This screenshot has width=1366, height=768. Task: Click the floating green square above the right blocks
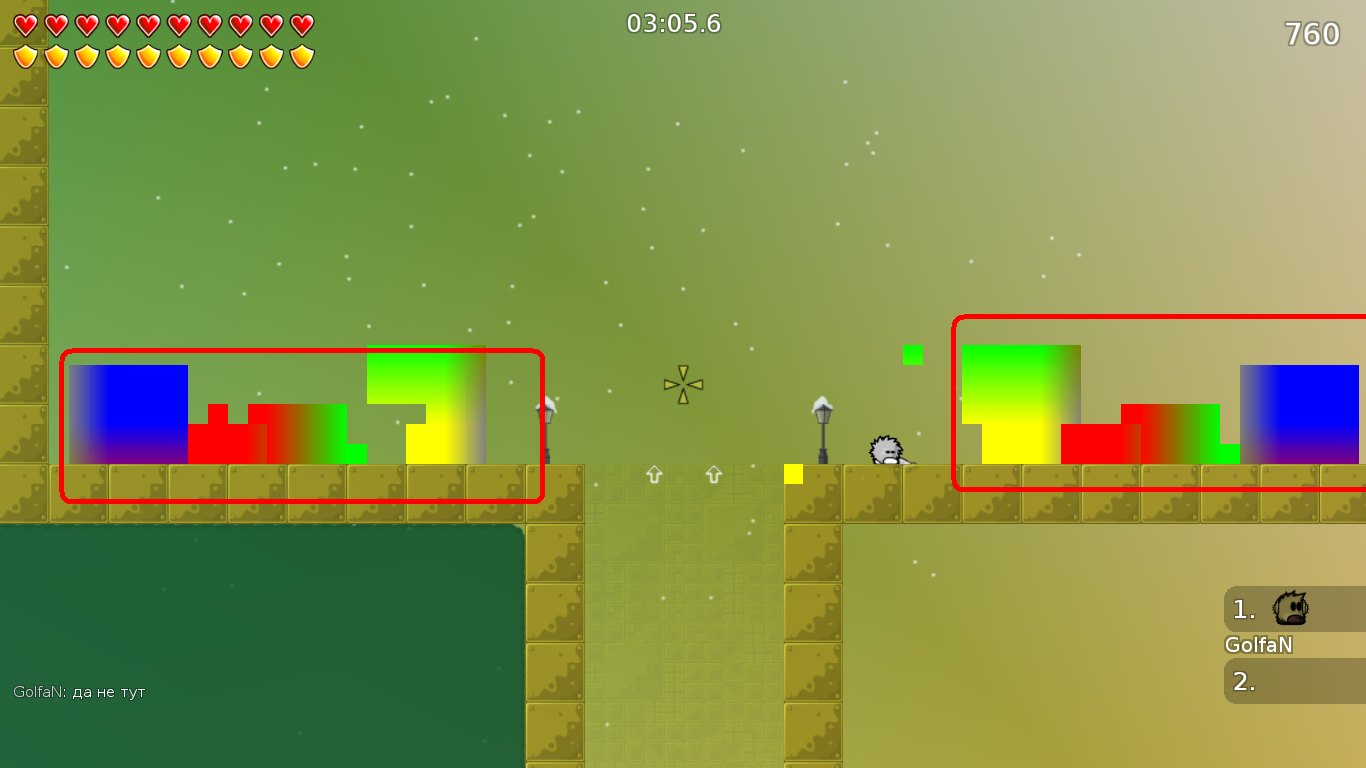(915, 355)
